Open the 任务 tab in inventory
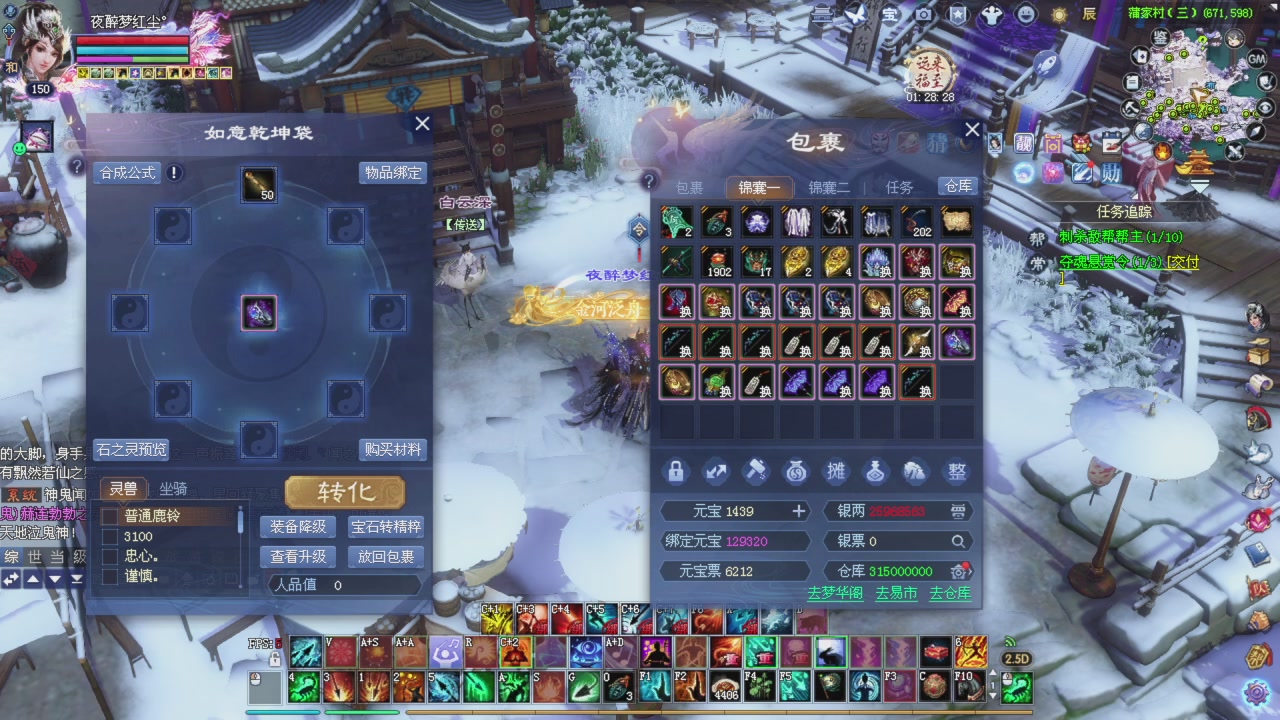Image resolution: width=1280 pixels, height=720 pixels. click(899, 188)
